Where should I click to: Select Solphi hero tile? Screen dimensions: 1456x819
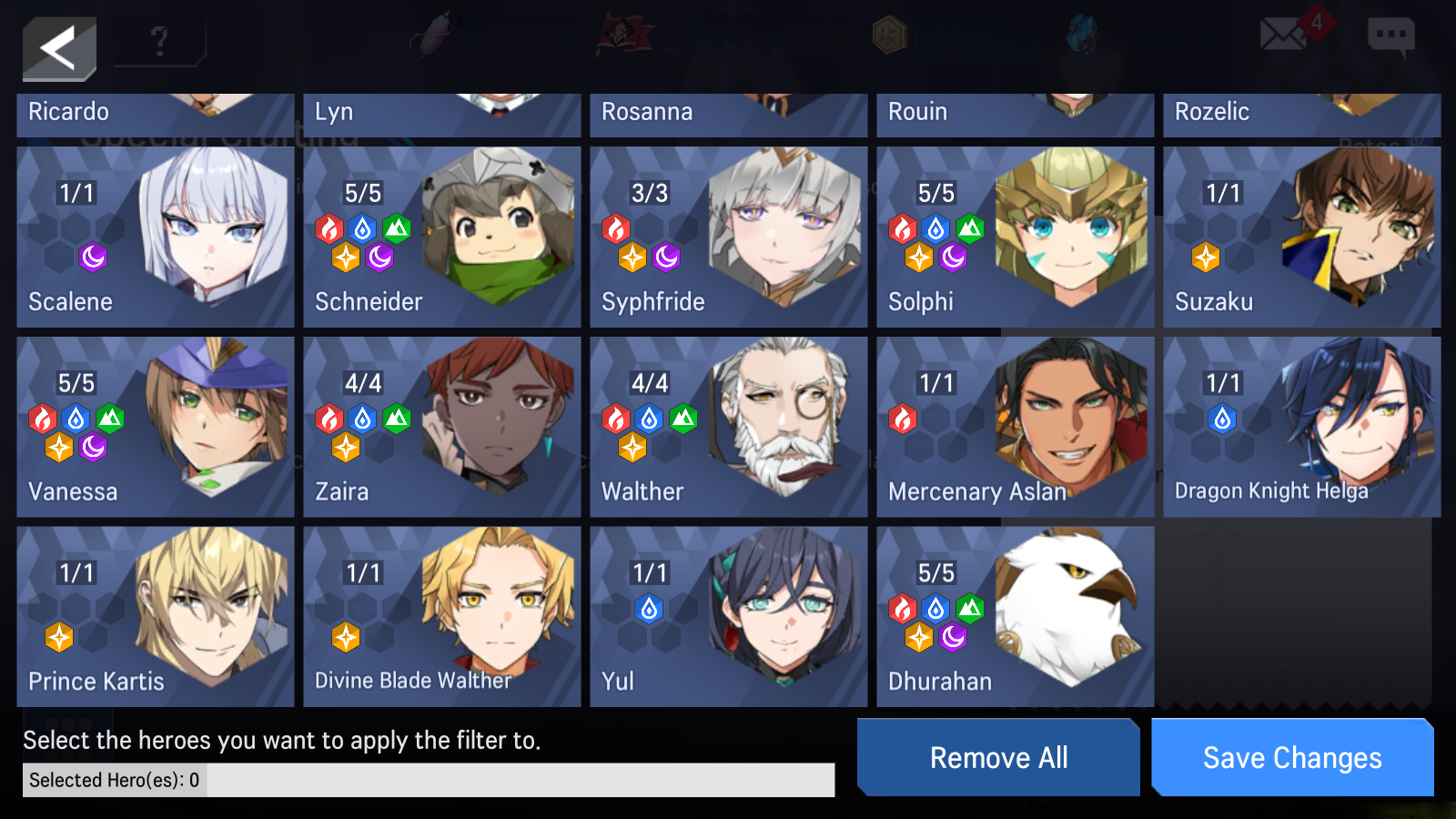(1016, 237)
